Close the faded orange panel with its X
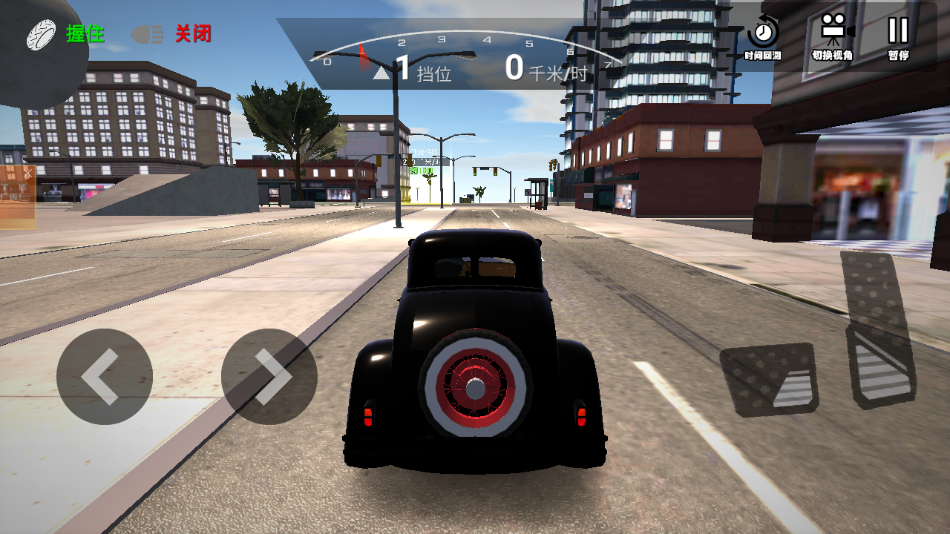 tap(28, 172)
